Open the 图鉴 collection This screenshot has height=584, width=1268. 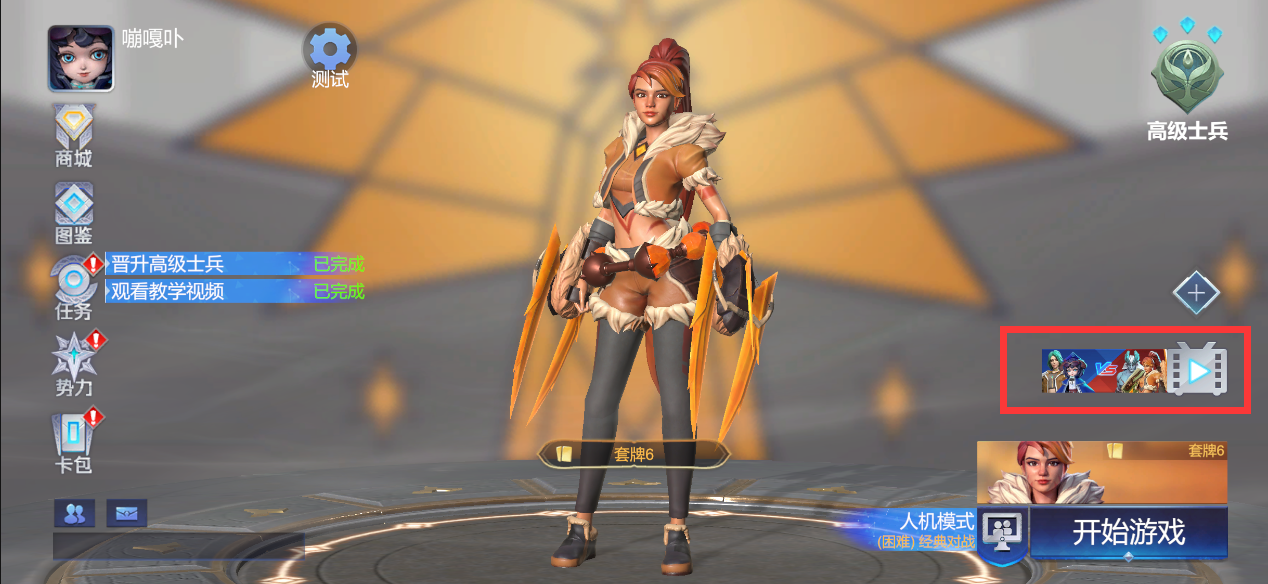coord(74,212)
